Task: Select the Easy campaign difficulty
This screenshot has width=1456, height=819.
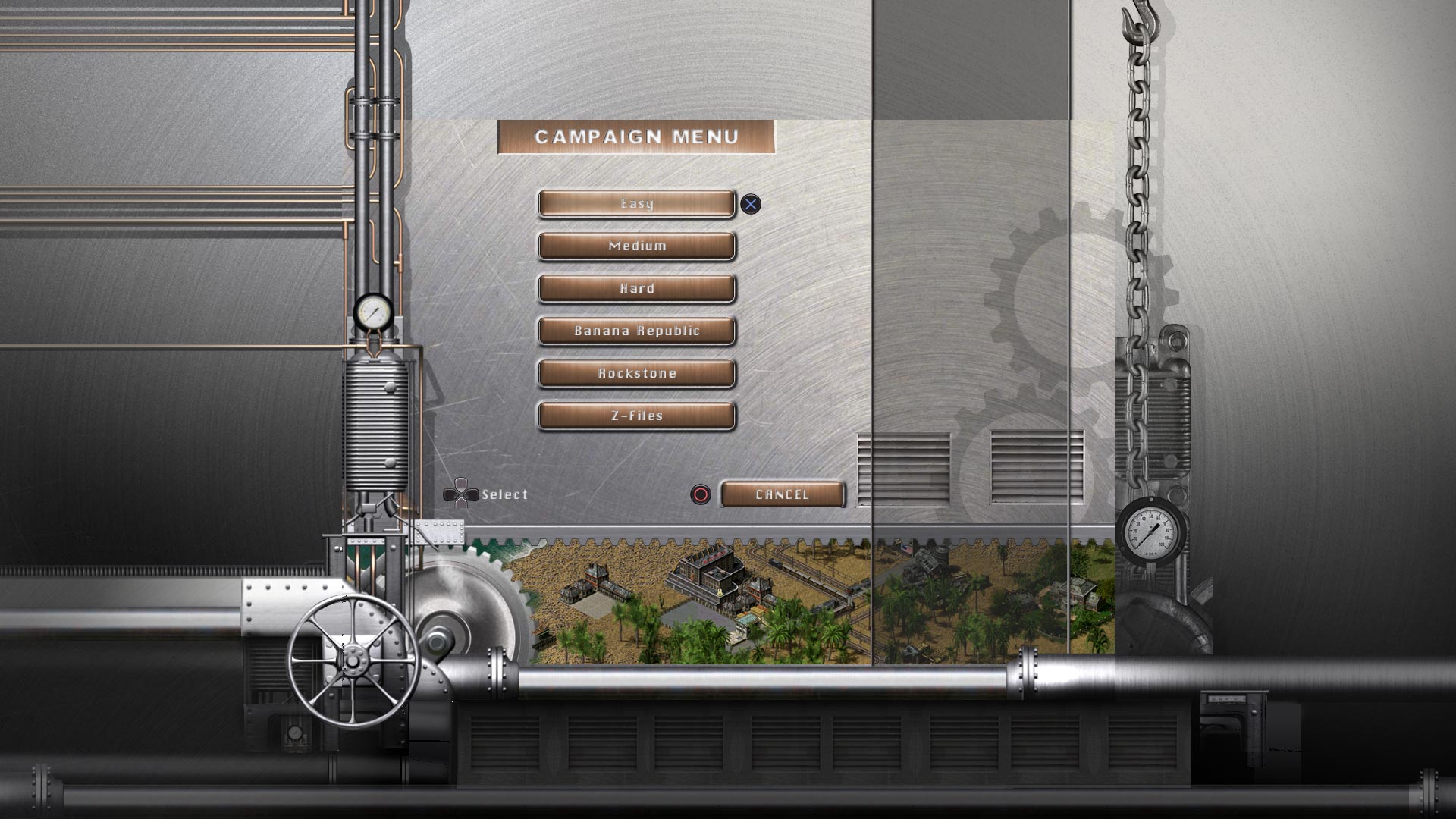Action: (637, 203)
